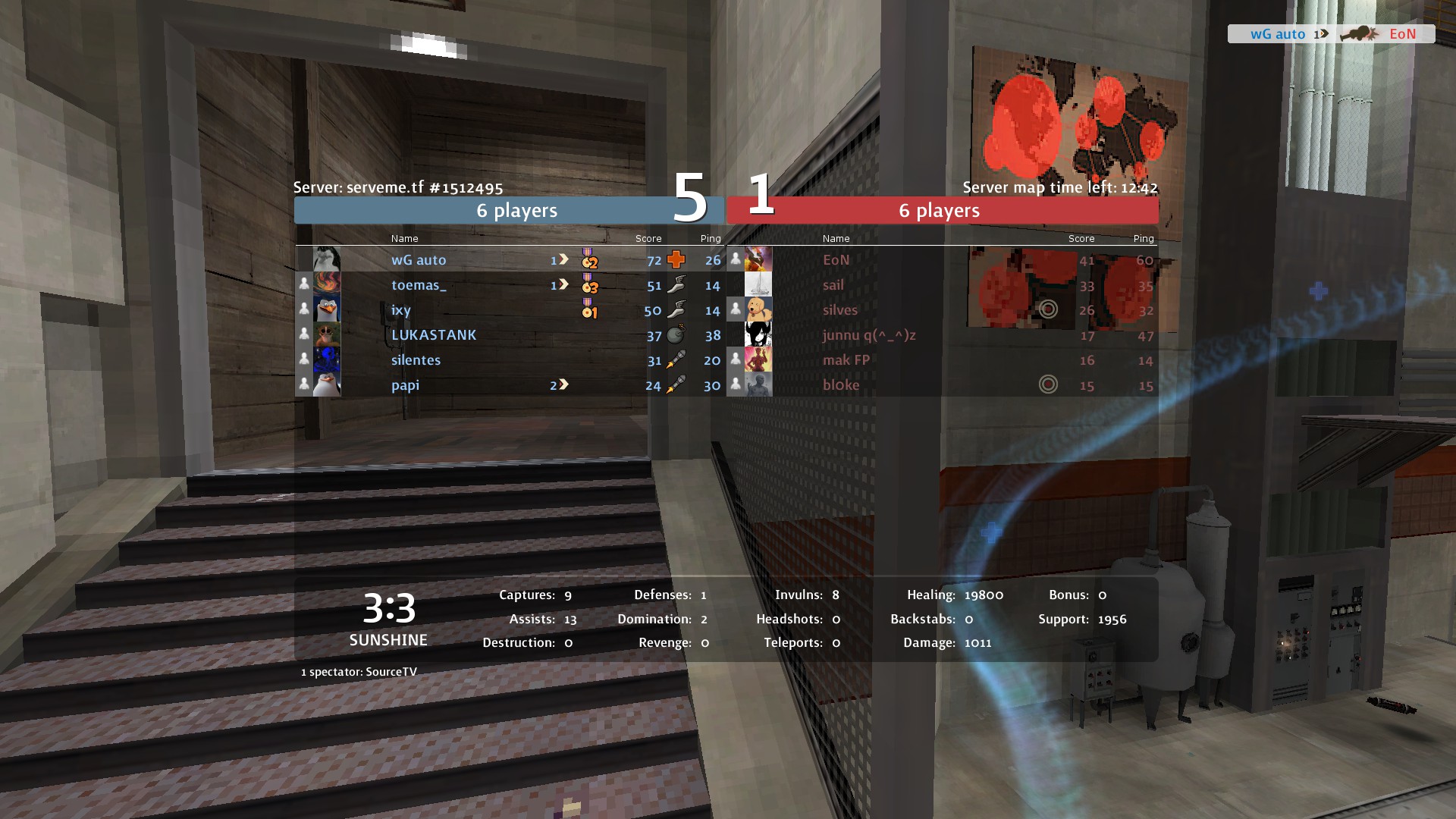The height and width of the screenshot is (819, 1456).
Task: Click wG auto's penguin avatar
Action: [327, 259]
